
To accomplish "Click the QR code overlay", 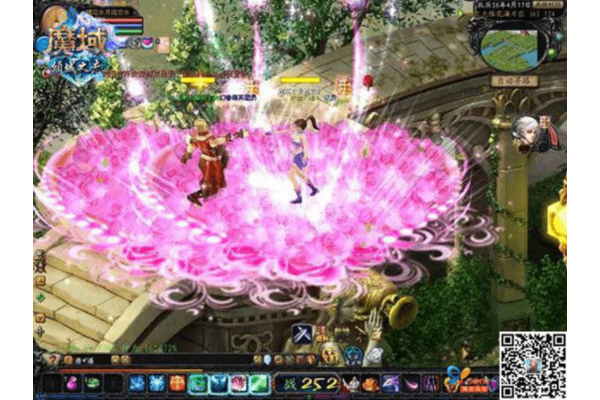I will pos(533,366).
